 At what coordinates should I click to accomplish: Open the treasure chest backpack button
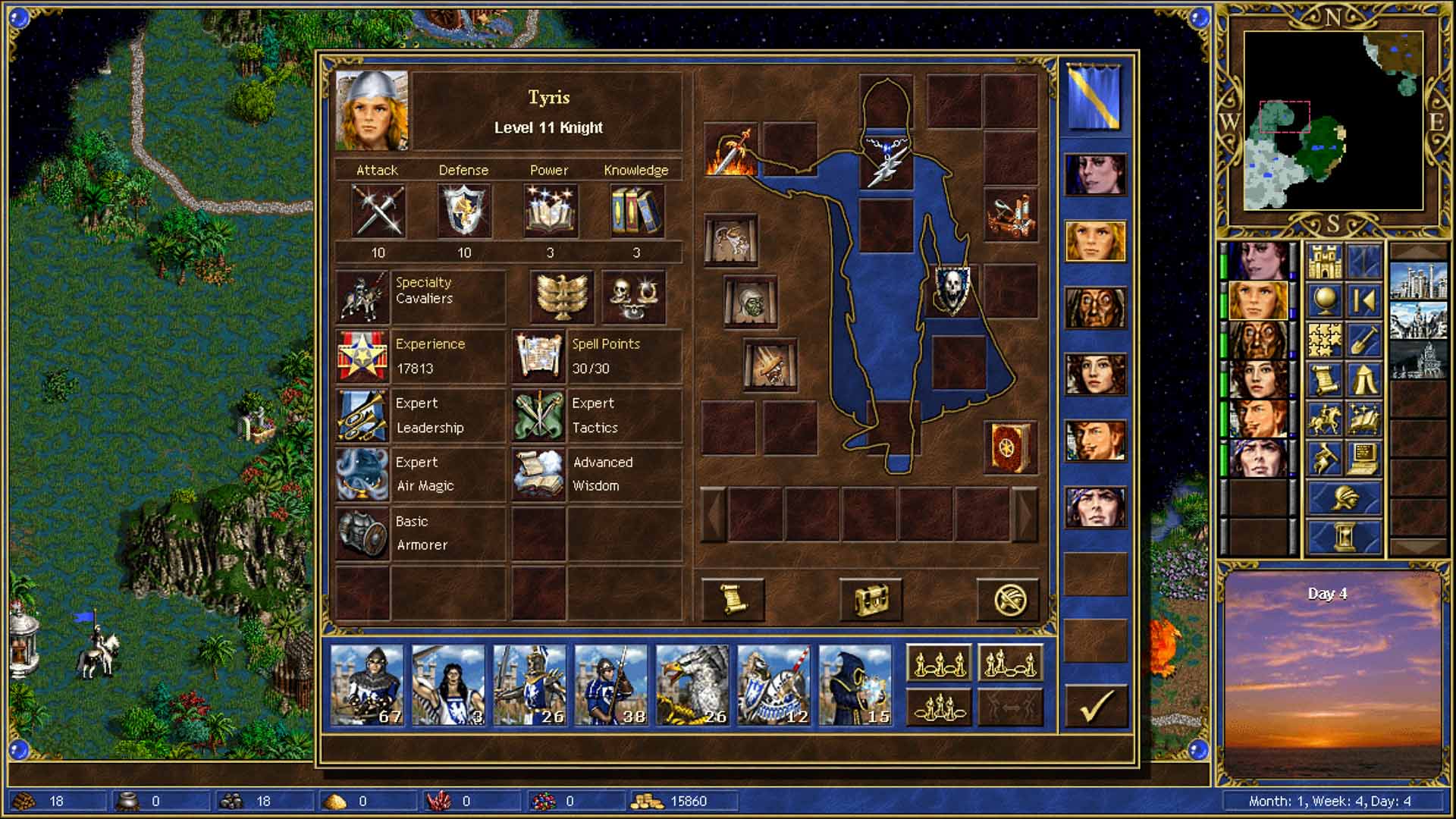[871, 599]
